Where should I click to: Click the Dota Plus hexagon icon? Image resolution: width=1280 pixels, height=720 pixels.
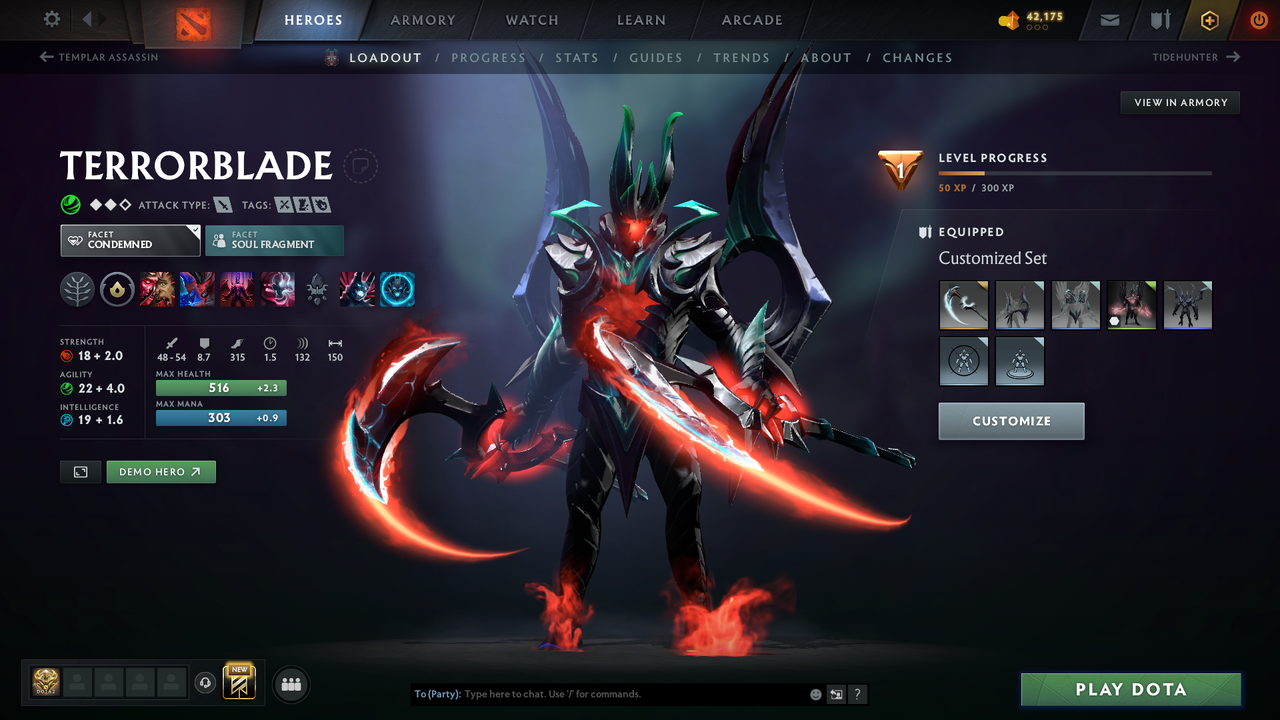coord(1209,19)
